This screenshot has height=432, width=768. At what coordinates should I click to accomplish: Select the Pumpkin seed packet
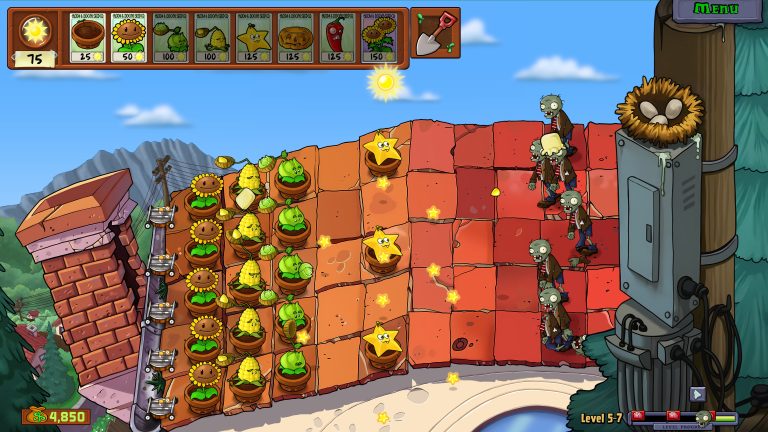[x=296, y=38]
